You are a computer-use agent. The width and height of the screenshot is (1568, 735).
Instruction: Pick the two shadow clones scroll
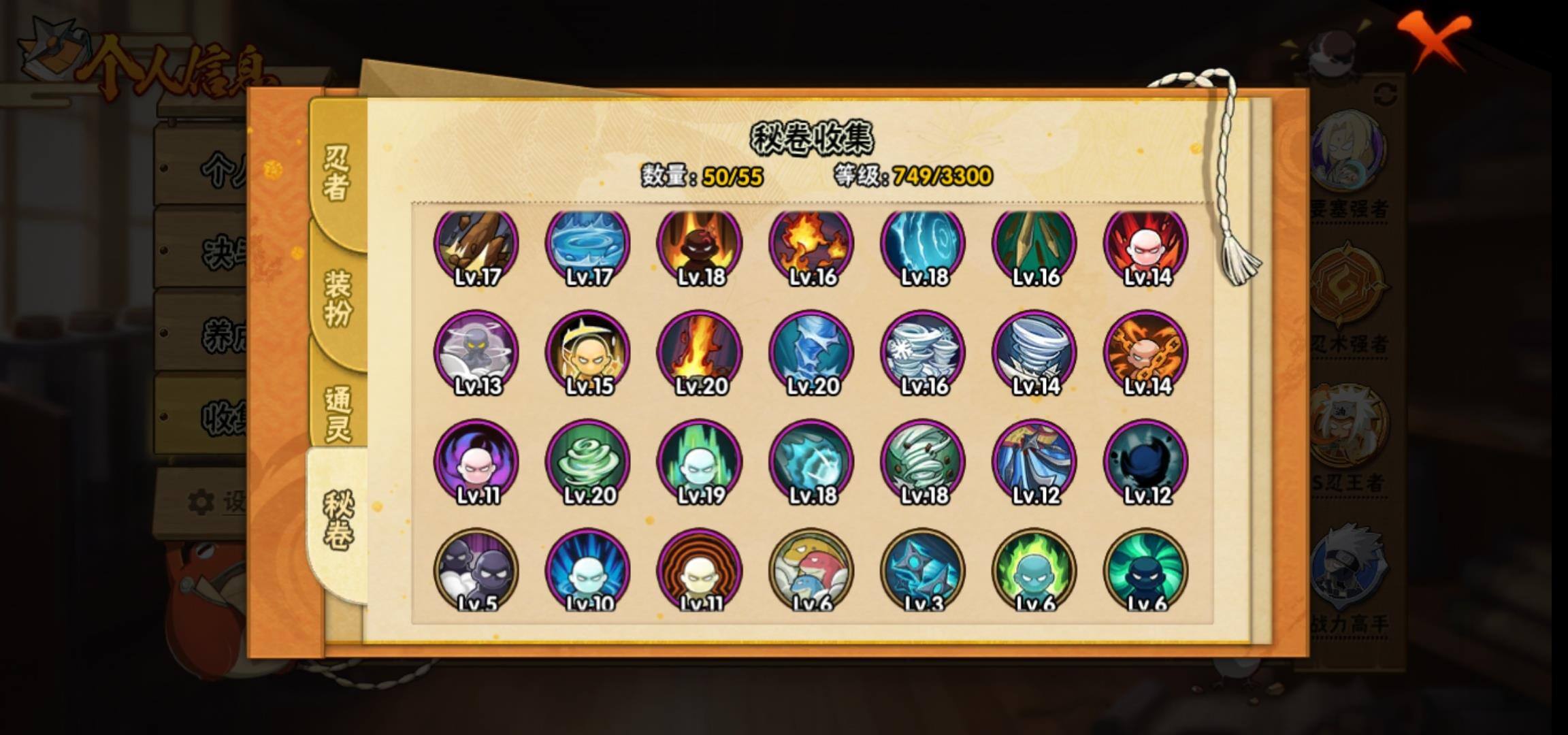click(x=476, y=570)
